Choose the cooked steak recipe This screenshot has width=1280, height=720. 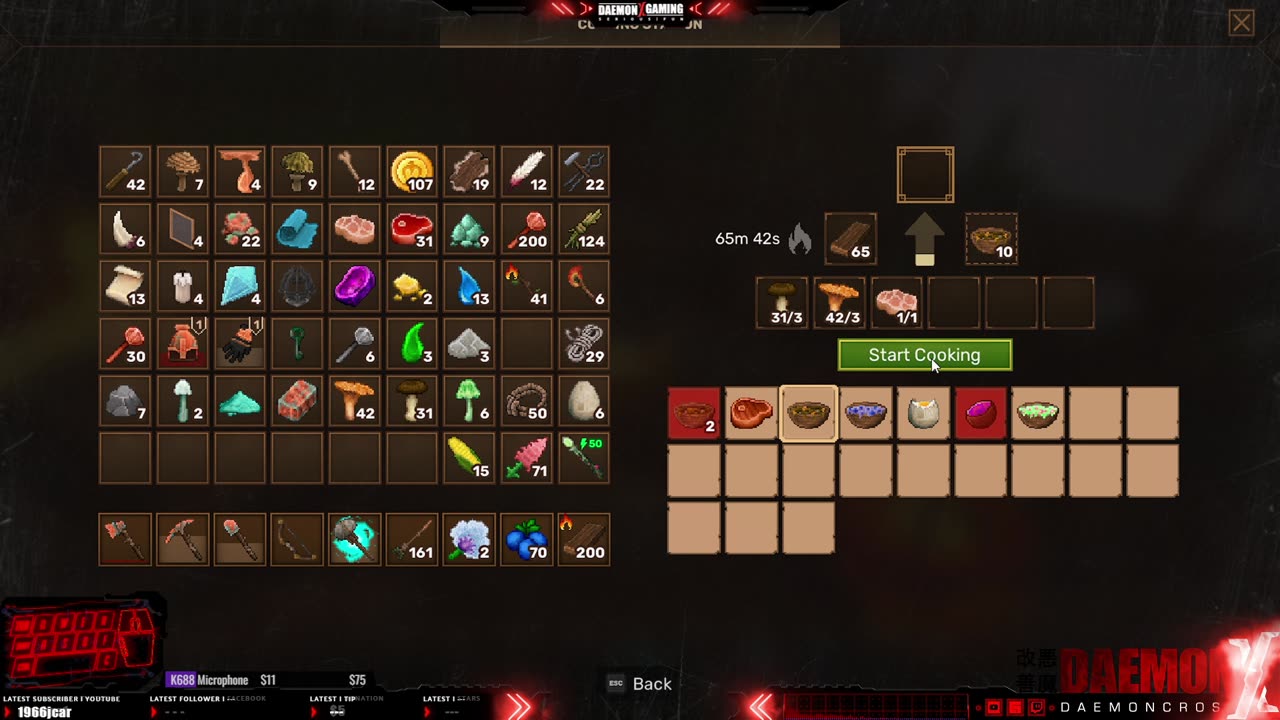(x=751, y=413)
